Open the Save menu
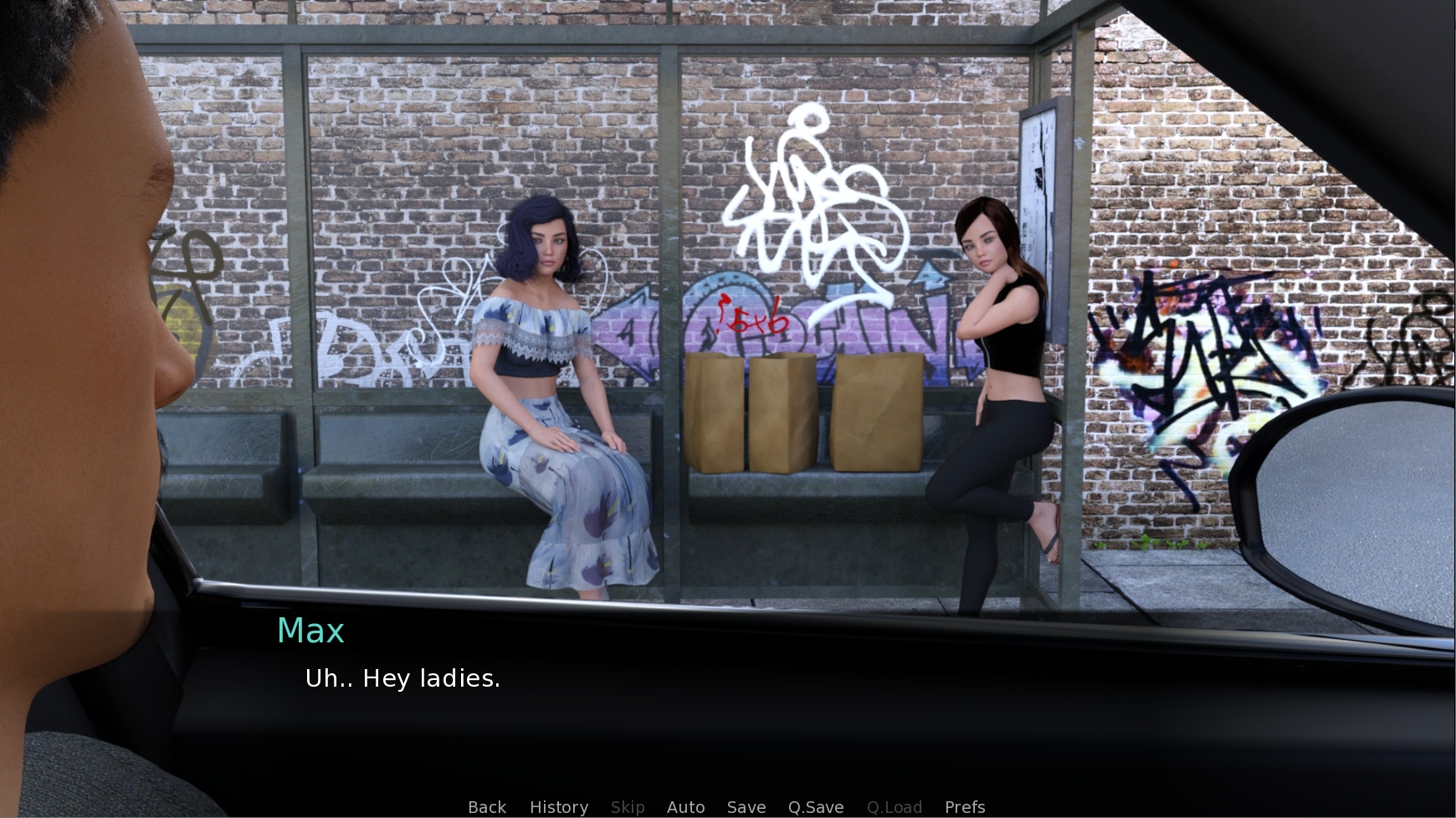This screenshot has height=818, width=1456. tap(746, 807)
